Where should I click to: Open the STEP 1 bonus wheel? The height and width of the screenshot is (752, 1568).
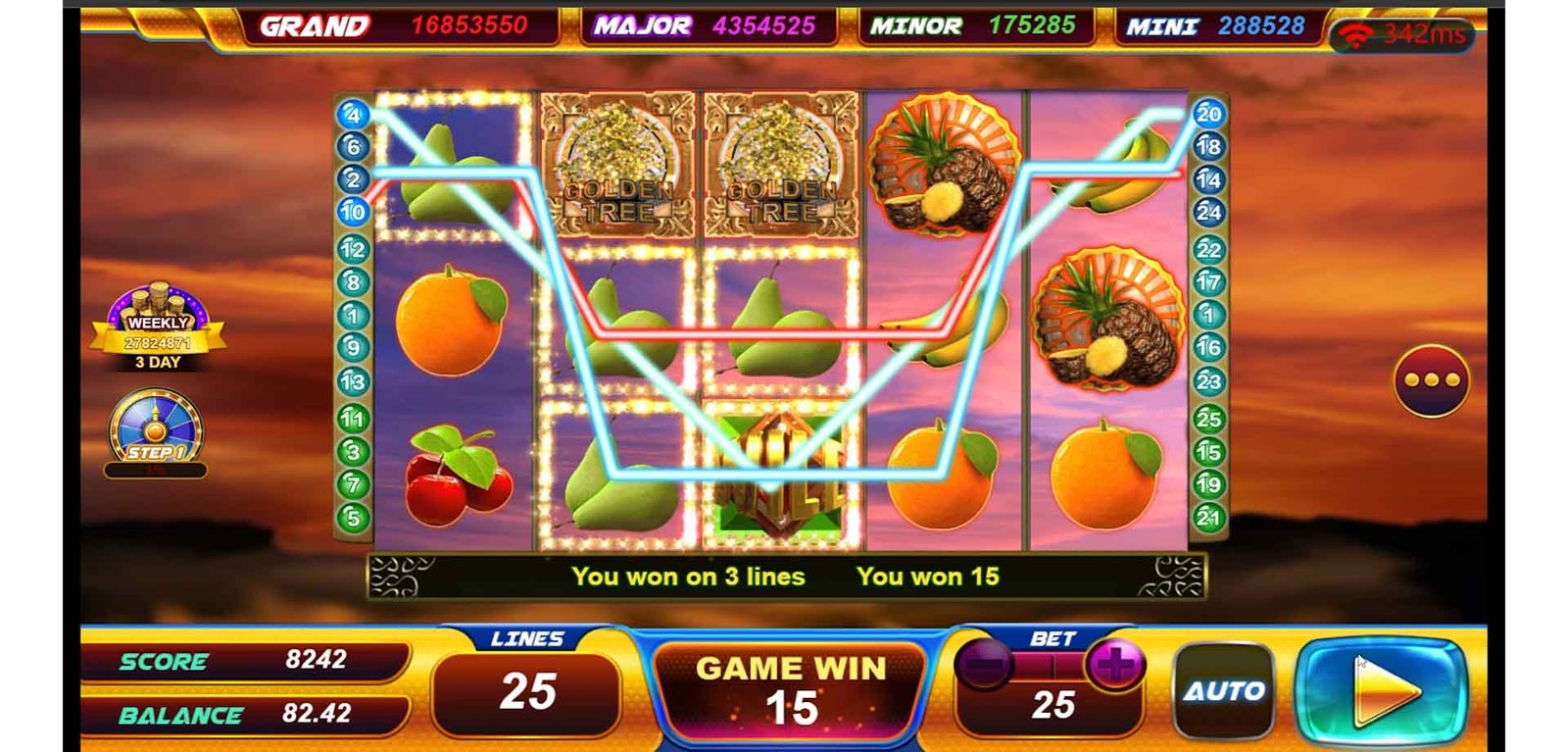pyautogui.click(x=155, y=431)
